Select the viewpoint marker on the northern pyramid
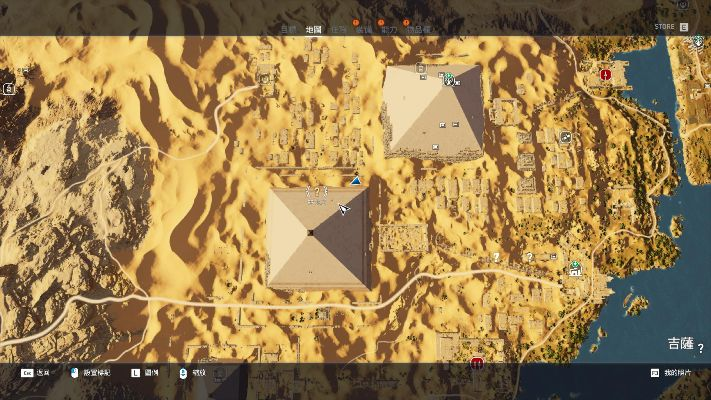 449,79
